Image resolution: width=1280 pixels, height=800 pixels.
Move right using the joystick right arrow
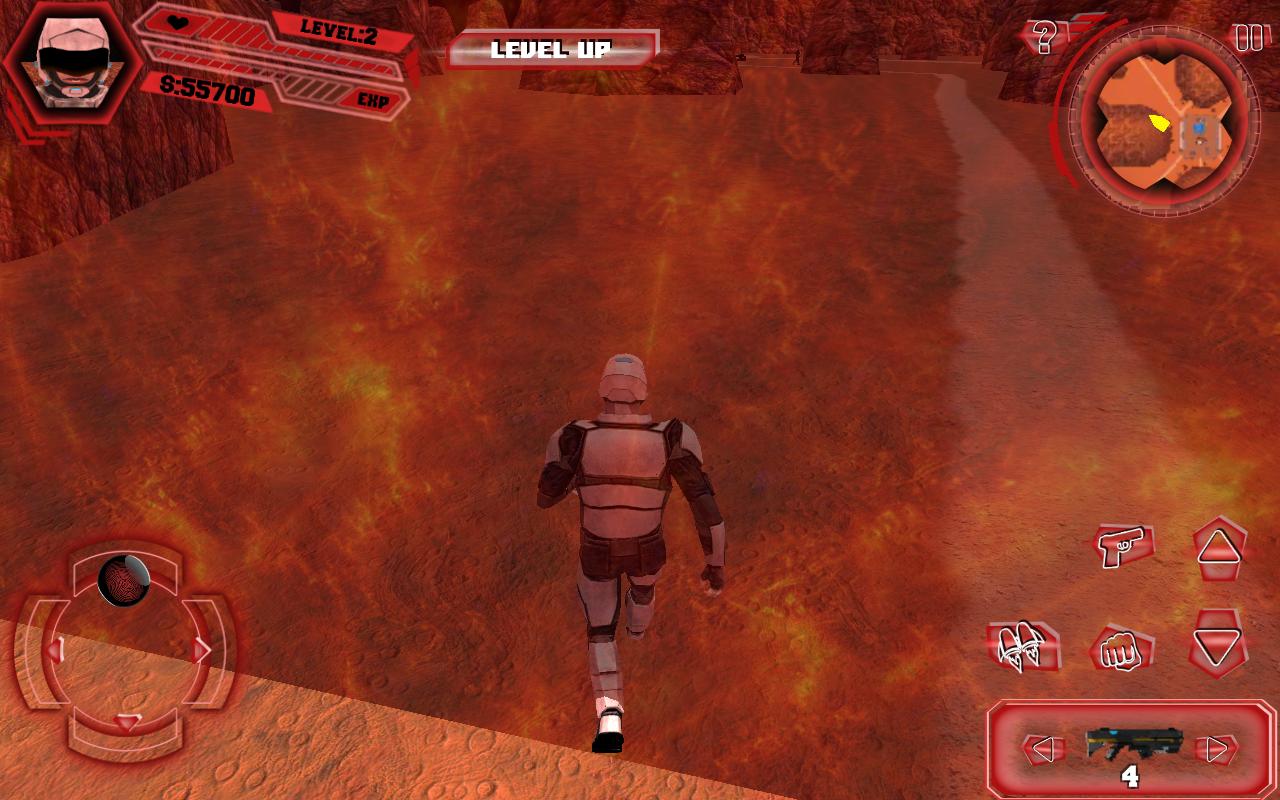(203, 651)
